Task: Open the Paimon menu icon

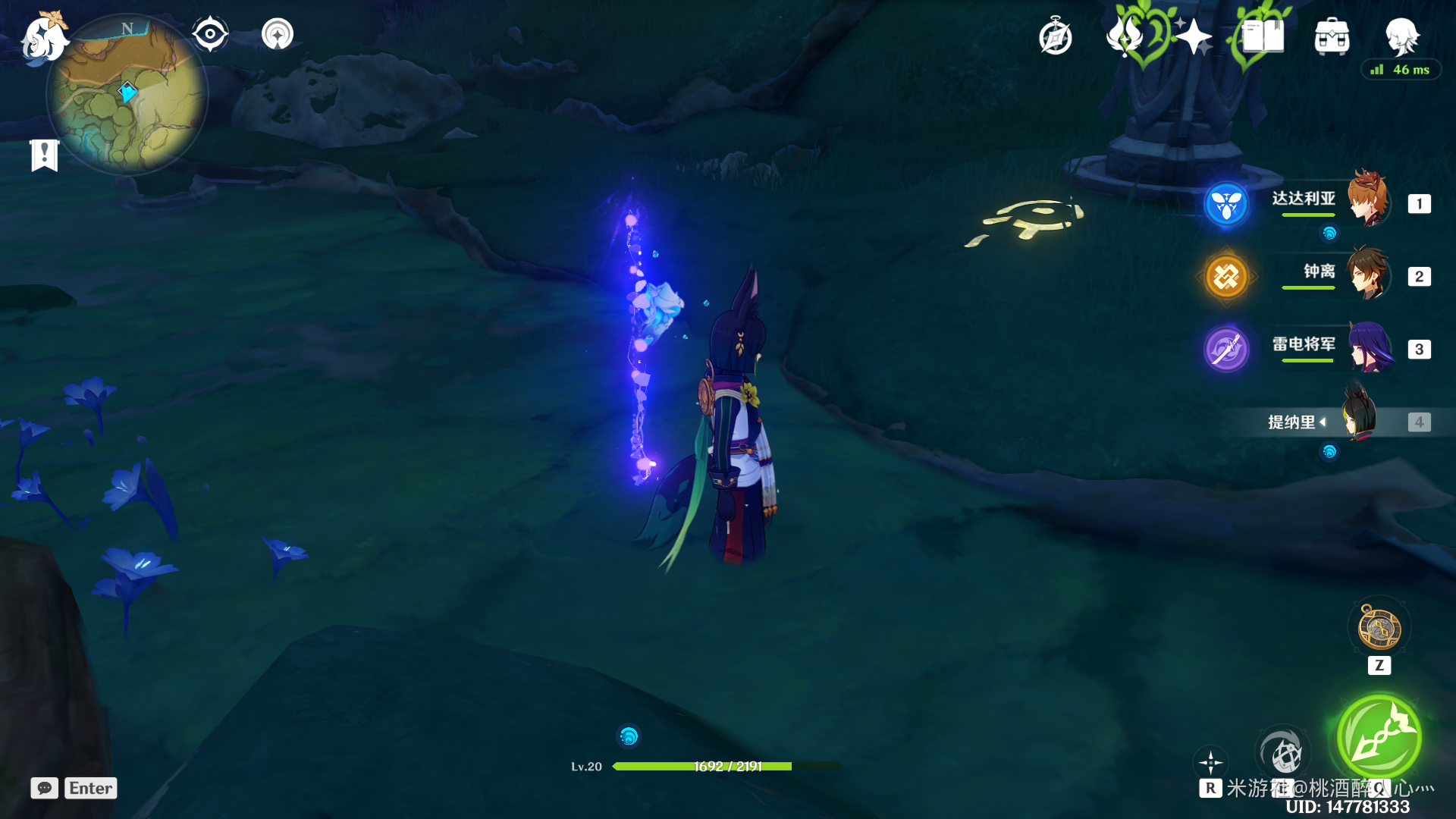Action: (44, 38)
